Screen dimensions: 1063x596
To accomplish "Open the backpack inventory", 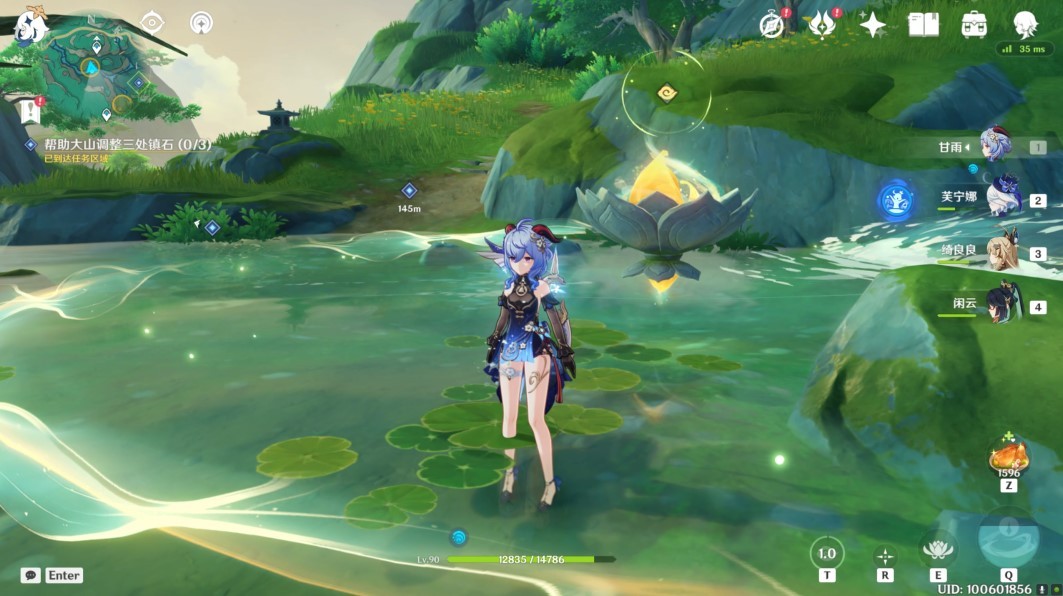I will (974, 25).
